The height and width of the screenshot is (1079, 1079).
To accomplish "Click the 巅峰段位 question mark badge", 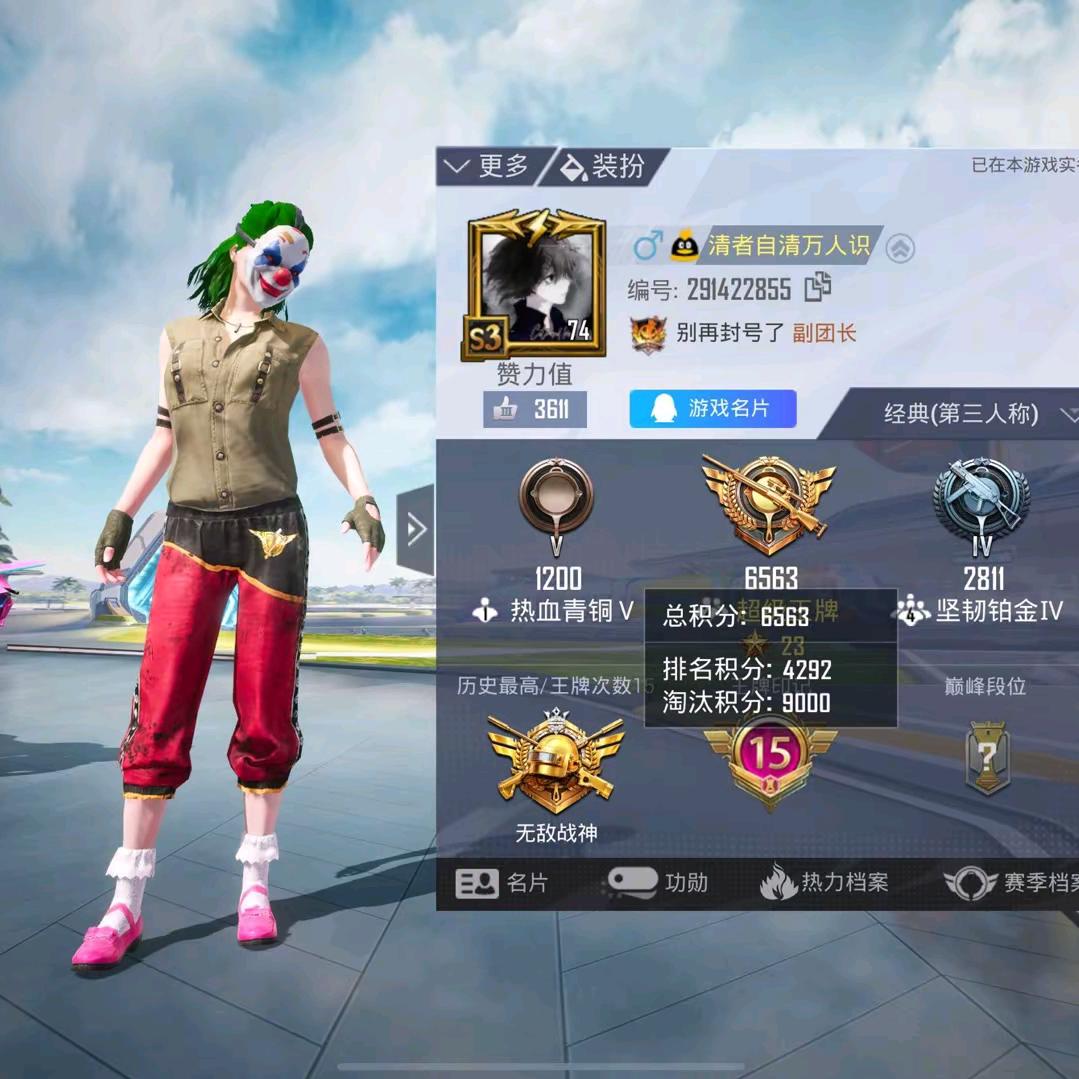I will [x=987, y=757].
